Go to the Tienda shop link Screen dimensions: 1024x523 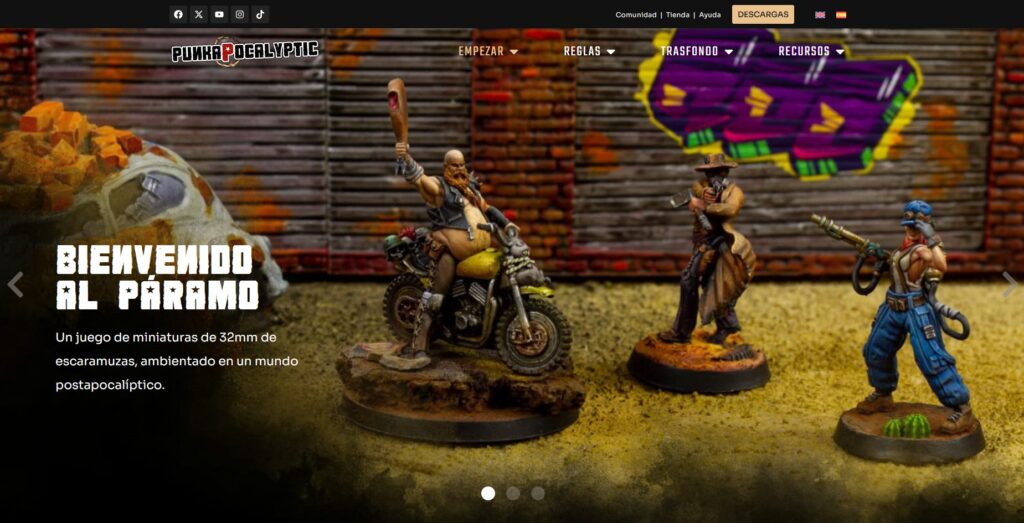(677, 15)
